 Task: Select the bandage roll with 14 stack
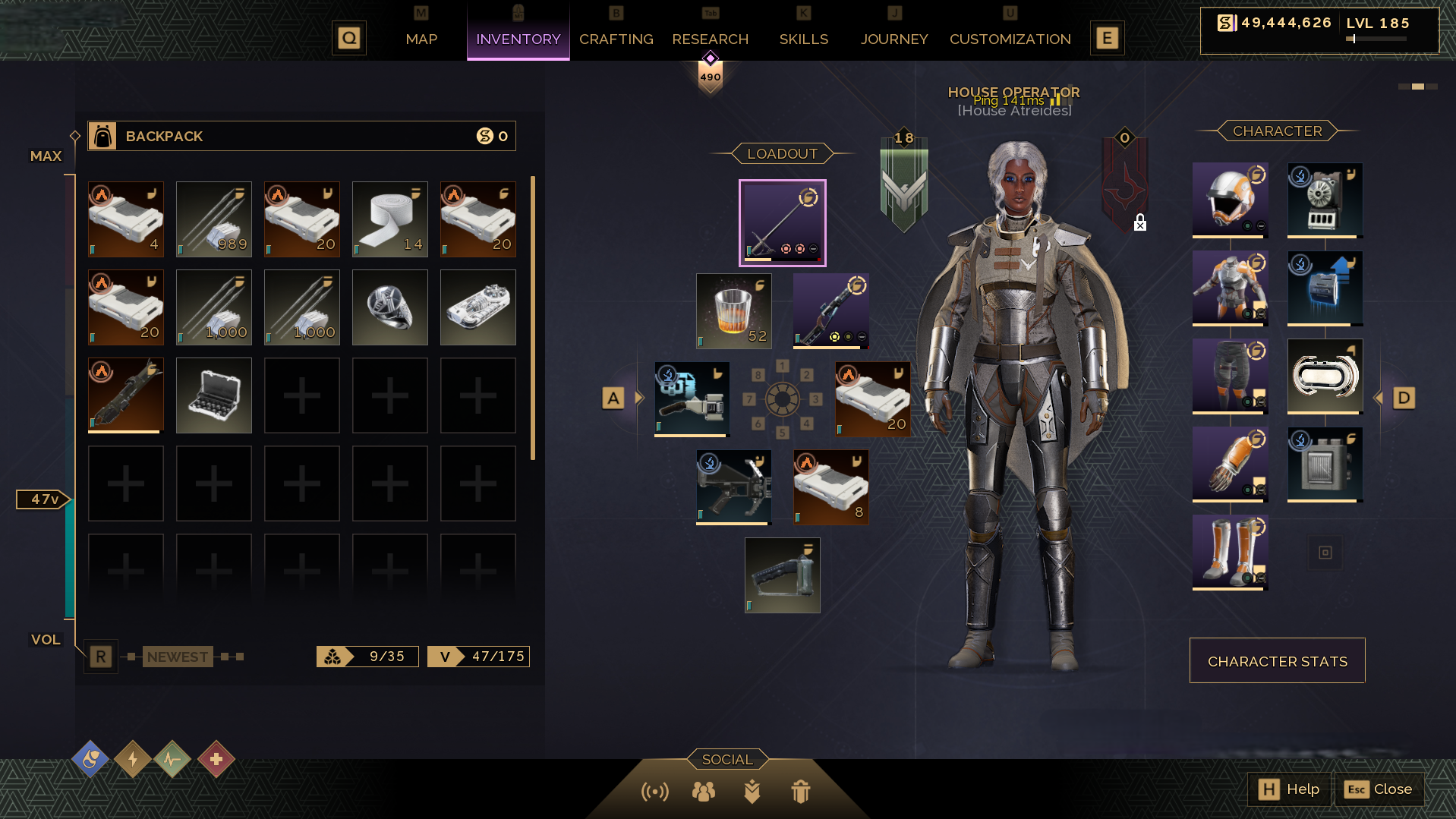click(389, 219)
